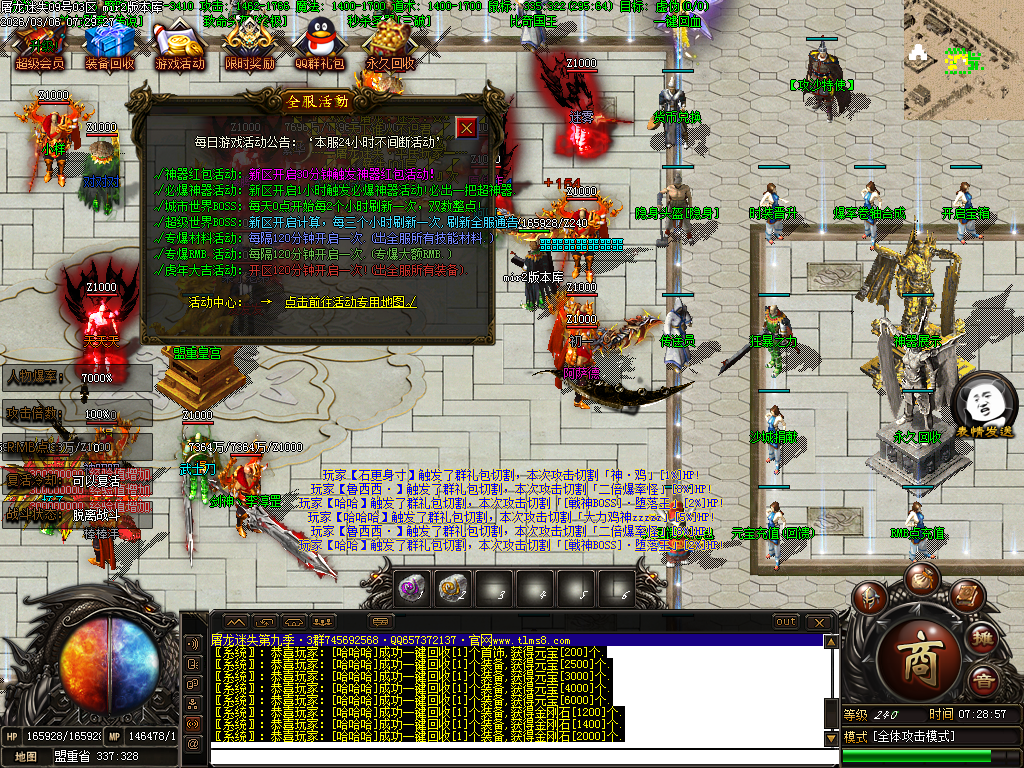Click the round 音 sound button
The width and height of the screenshot is (1024, 768).
(x=983, y=684)
